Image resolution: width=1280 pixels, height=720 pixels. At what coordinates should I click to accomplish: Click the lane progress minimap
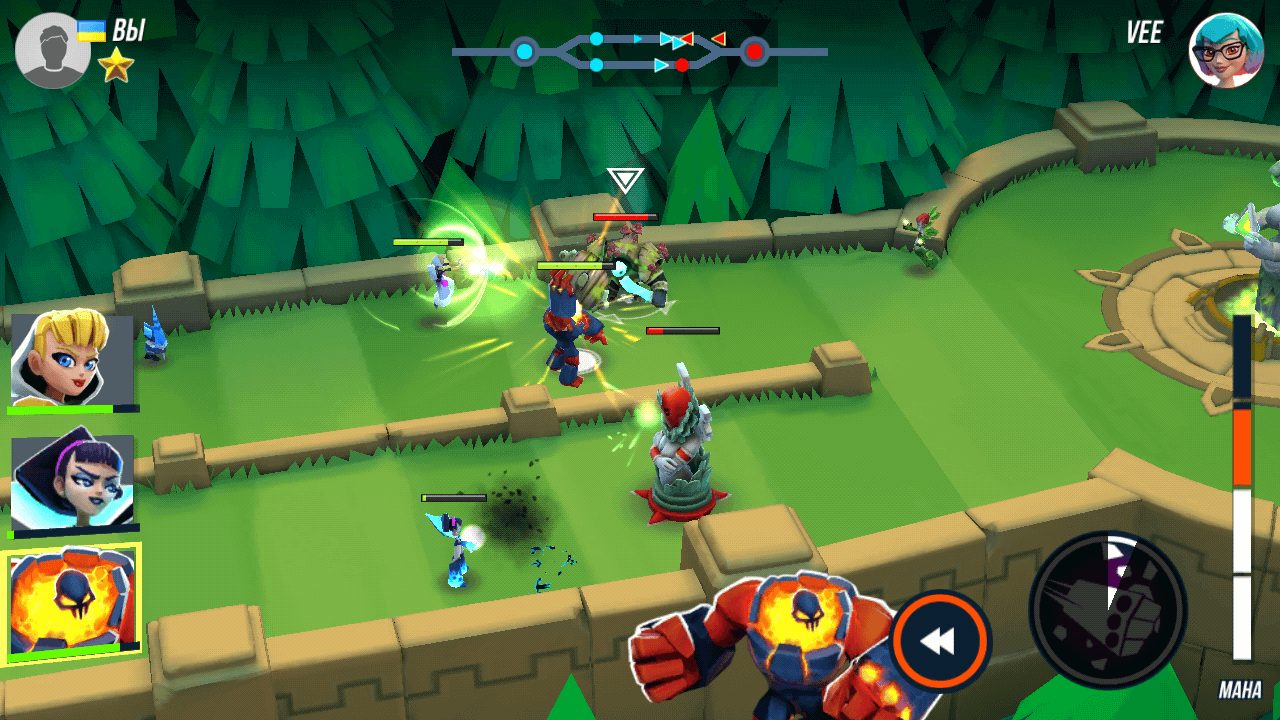click(640, 51)
